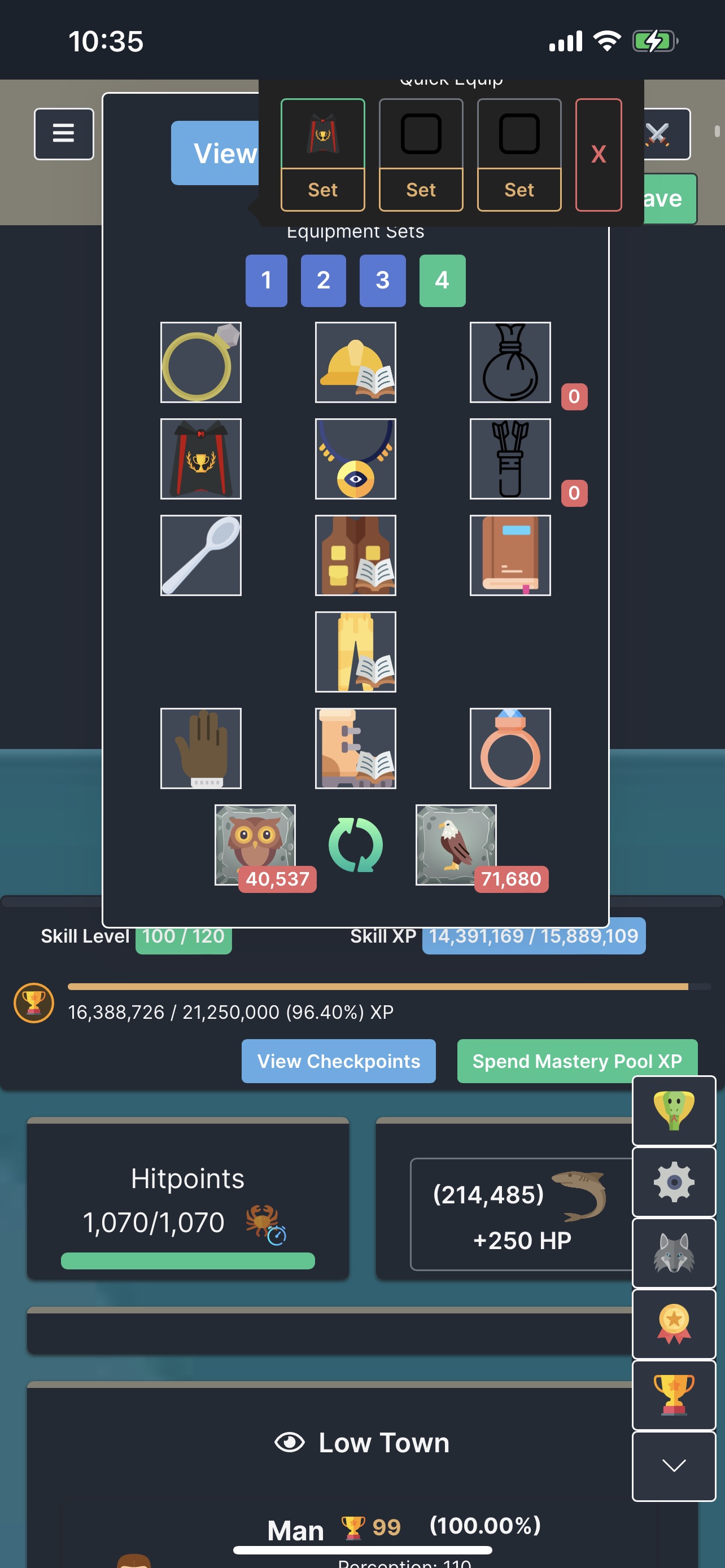Collapse the sidebar with the down chevron
Image resolution: width=725 pixels, height=1568 pixels.
(x=673, y=1466)
